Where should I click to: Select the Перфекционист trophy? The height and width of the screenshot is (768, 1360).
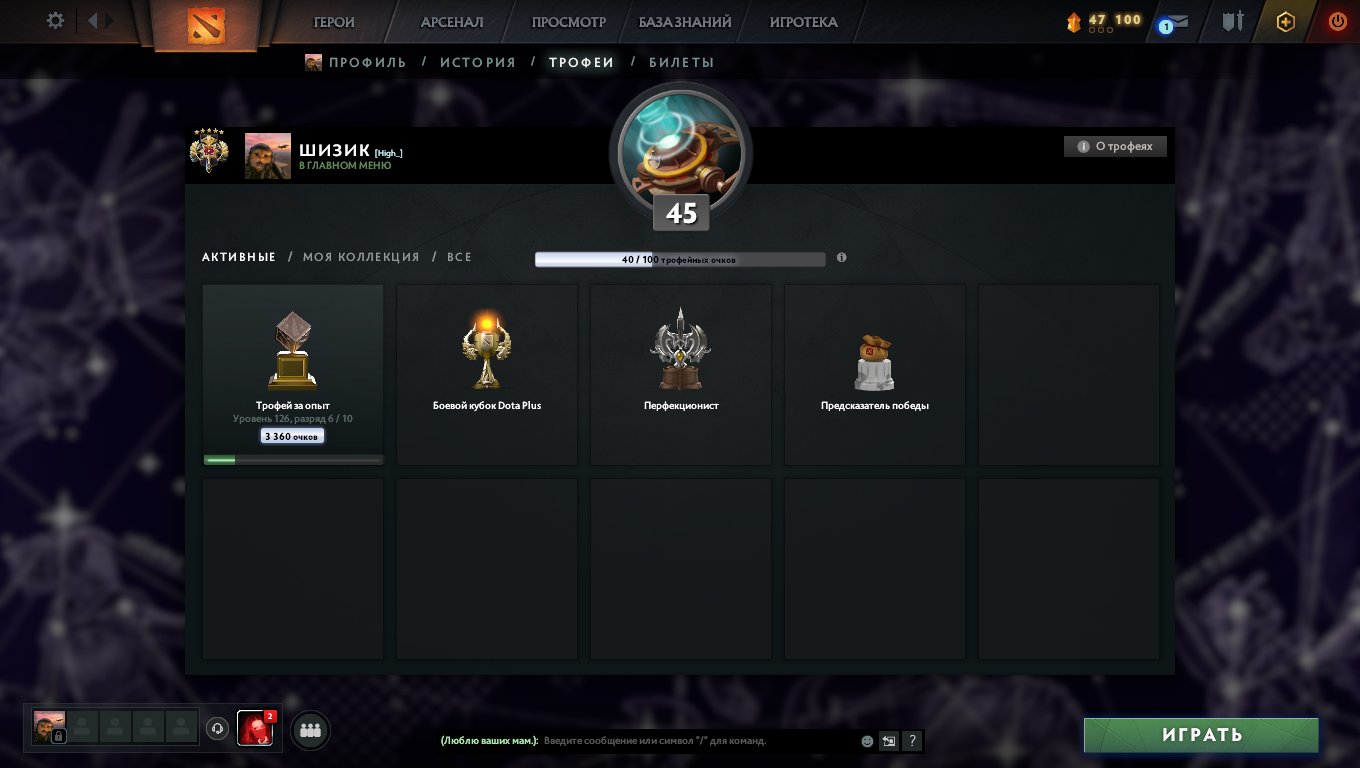(680, 375)
